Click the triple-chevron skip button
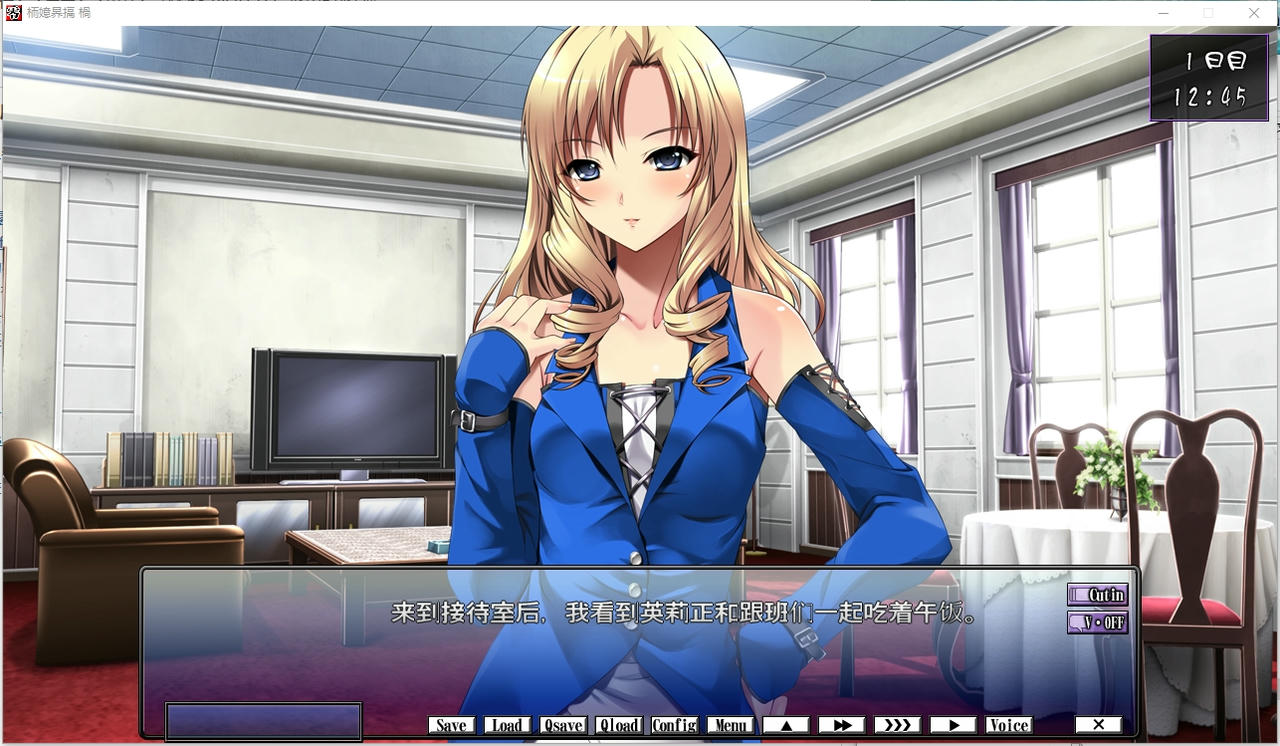Screen dimensions: 1280x746 pos(898,725)
